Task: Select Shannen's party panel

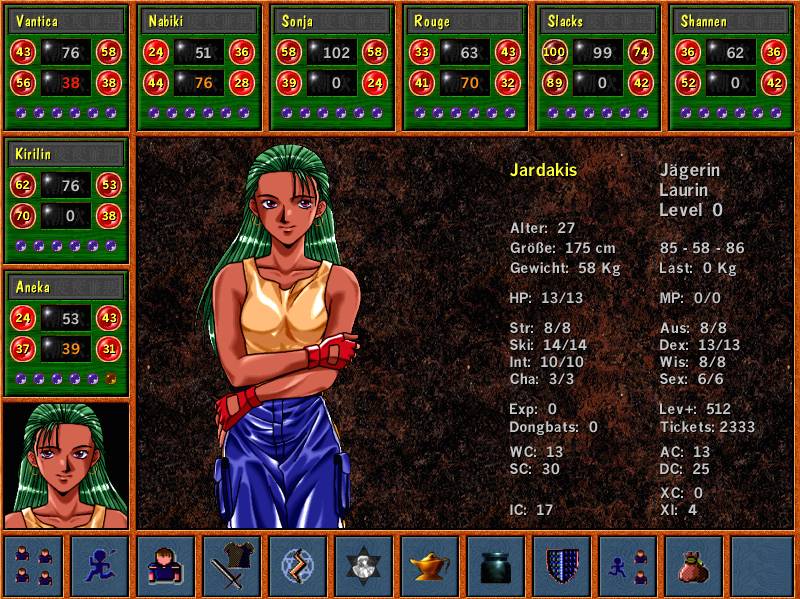Action: point(731,67)
